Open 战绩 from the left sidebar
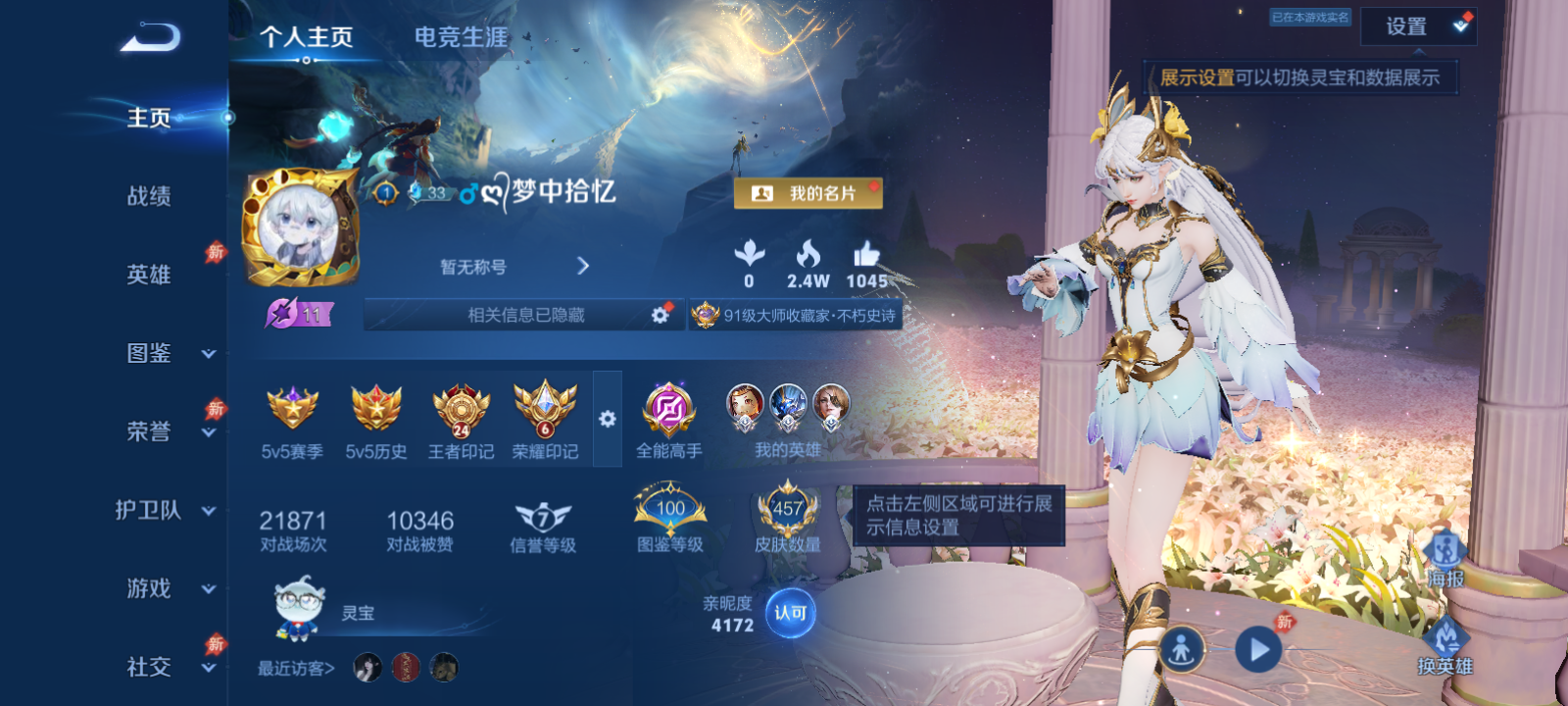The height and width of the screenshot is (706, 1568). (147, 198)
